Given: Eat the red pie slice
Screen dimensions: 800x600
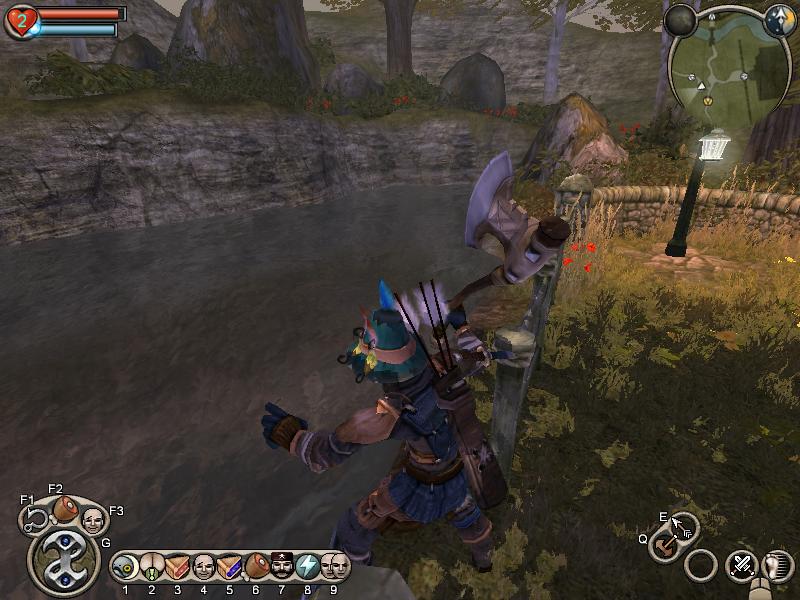Looking at the screenshot, I should [x=178, y=566].
